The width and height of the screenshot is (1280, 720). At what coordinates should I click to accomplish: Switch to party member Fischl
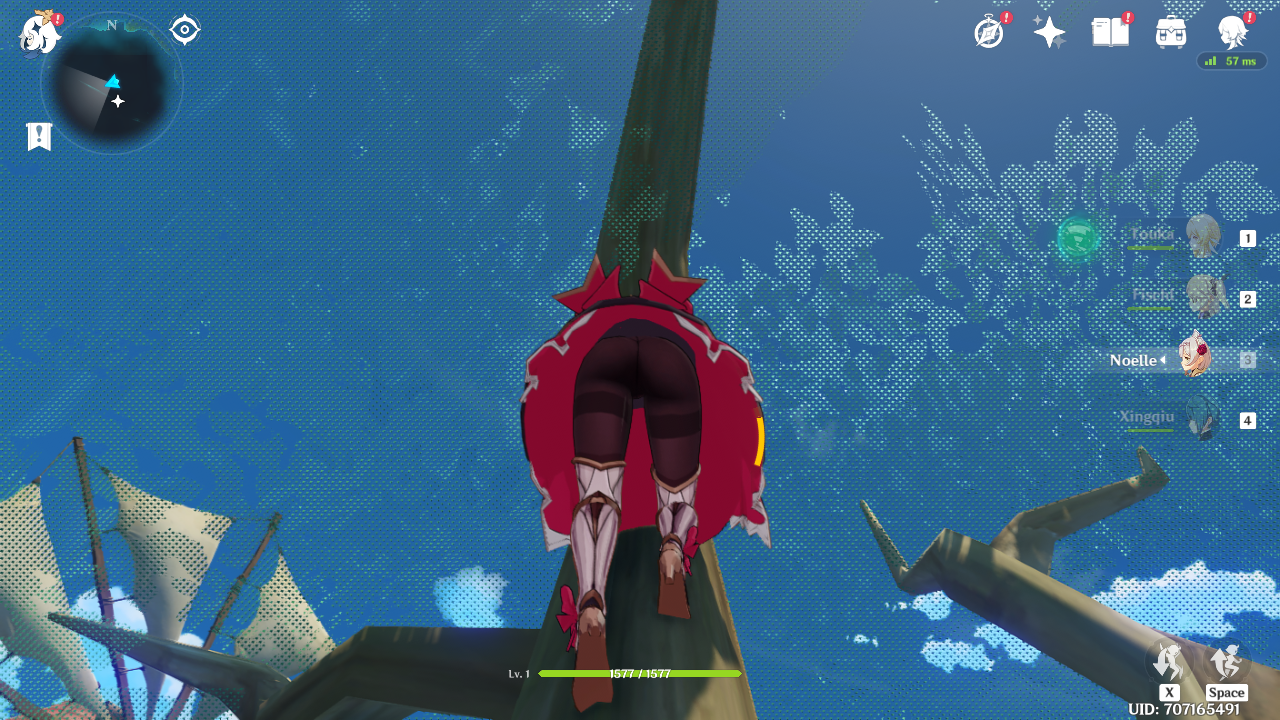tap(1201, 297)
